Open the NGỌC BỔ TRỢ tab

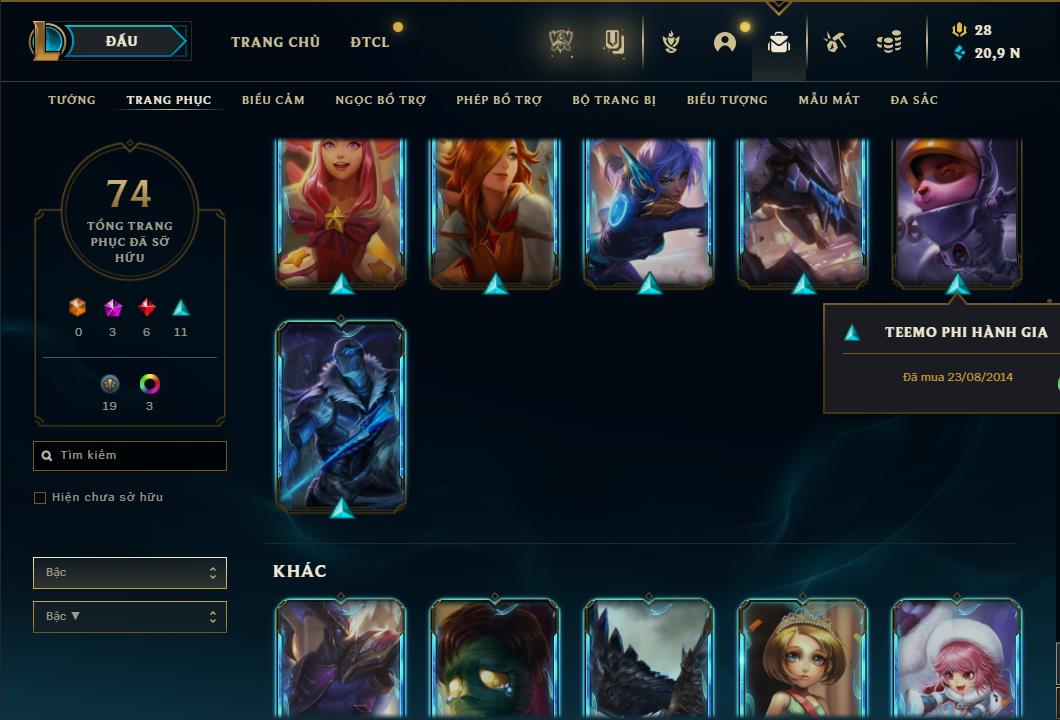click(x=380, y=100)
